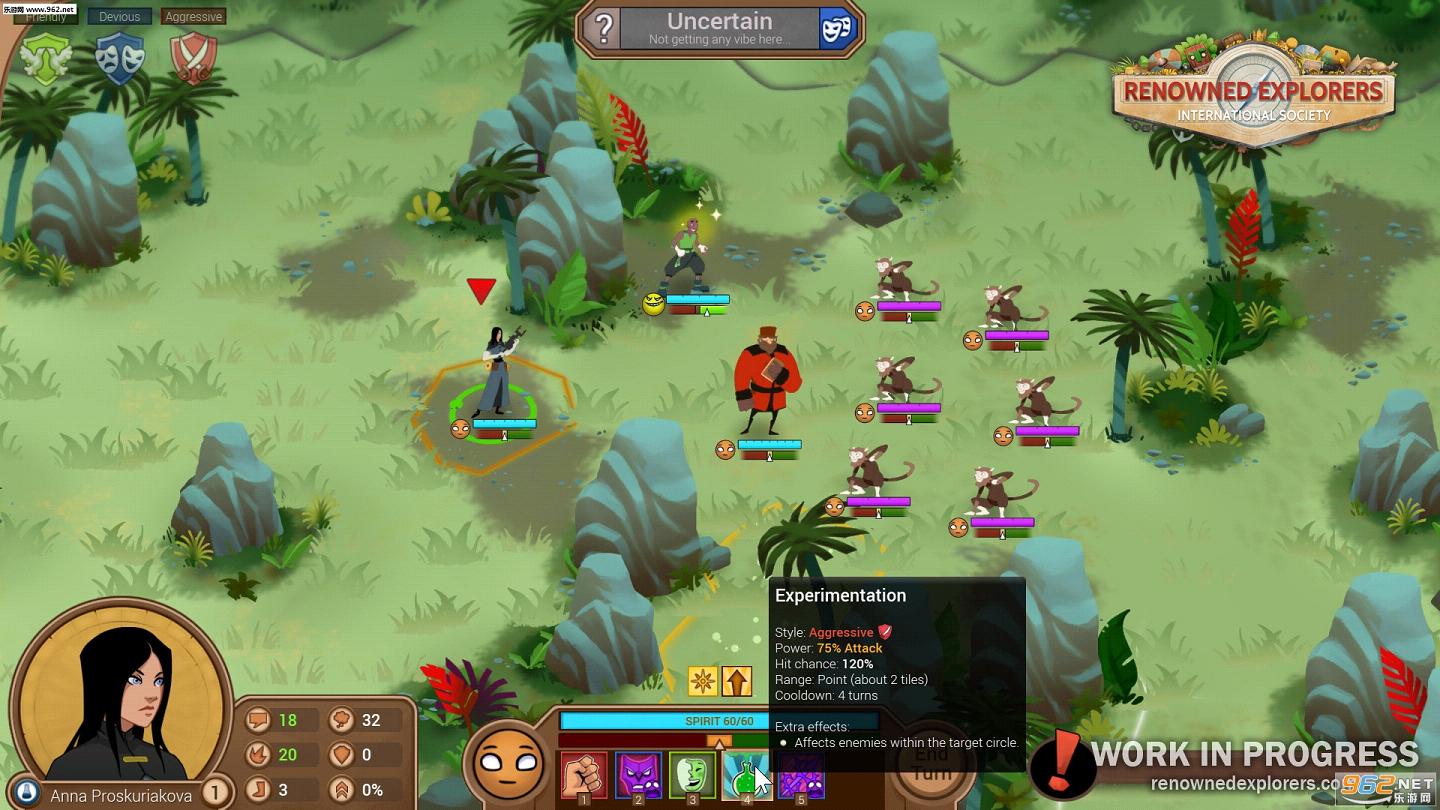
Task: Choose the purple ability in slot 5
Action: (801, 776)
